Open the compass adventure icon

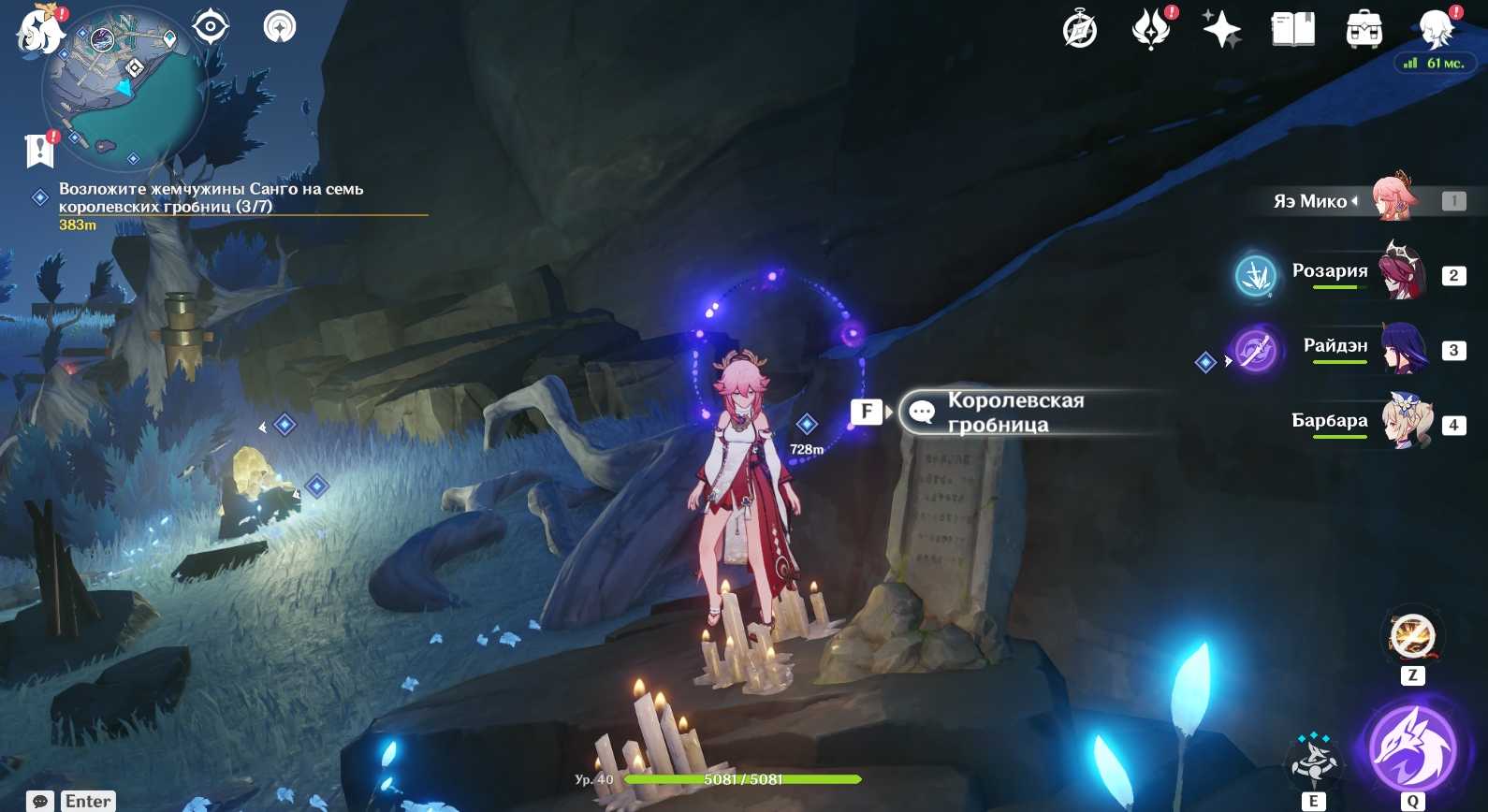click(1080, 30)
